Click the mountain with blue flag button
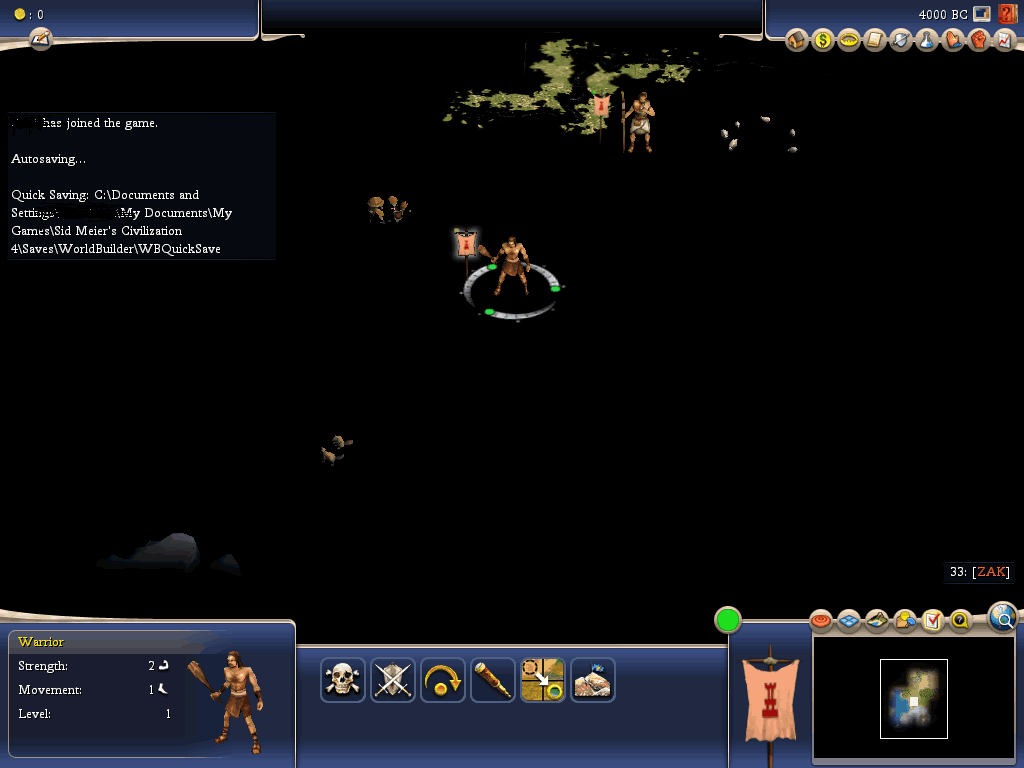Image resolution: width=1024 pixels, height=768 pixels. coord(593,680)
